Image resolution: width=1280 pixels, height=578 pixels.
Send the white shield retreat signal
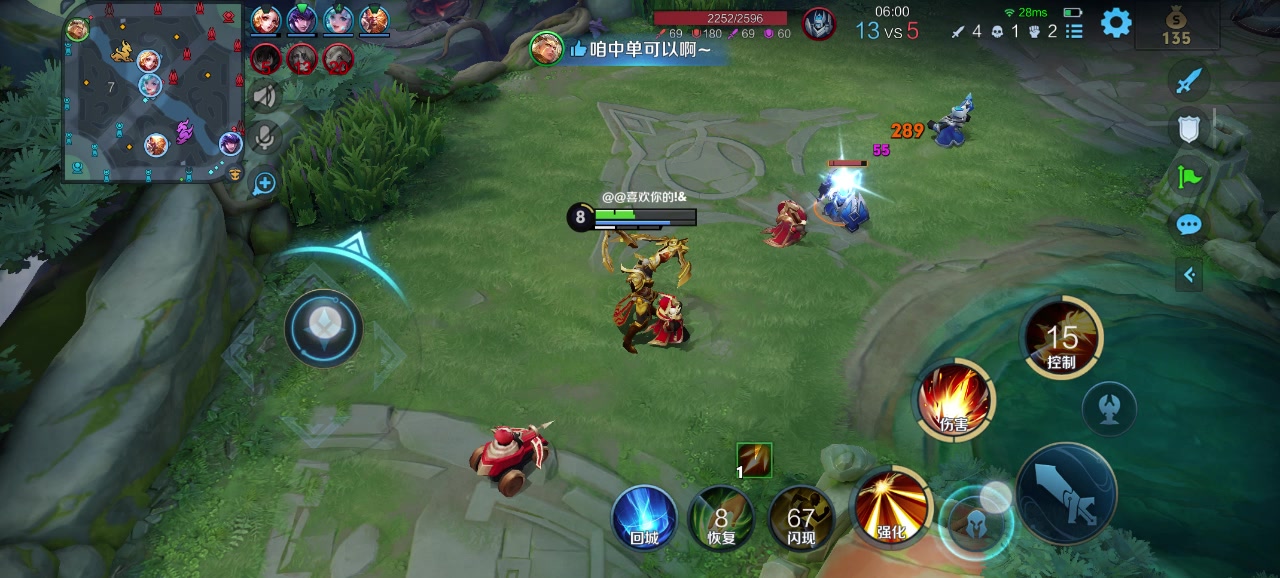1188,128
